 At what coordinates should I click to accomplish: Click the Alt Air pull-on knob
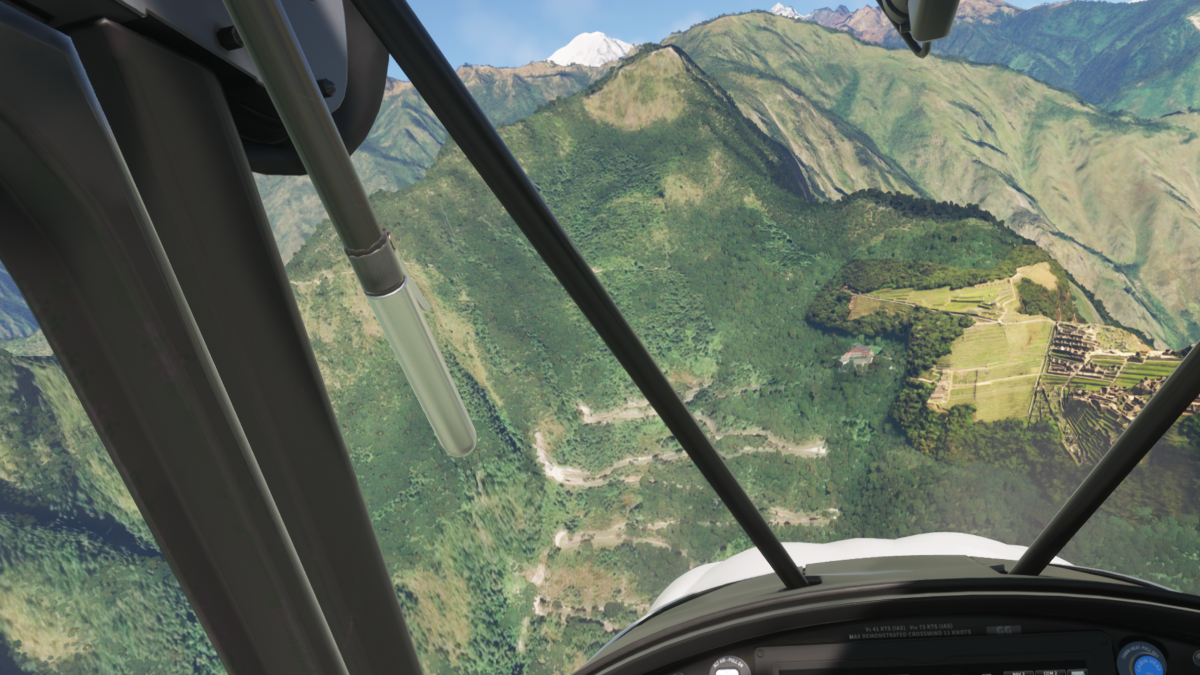(728, 668)
